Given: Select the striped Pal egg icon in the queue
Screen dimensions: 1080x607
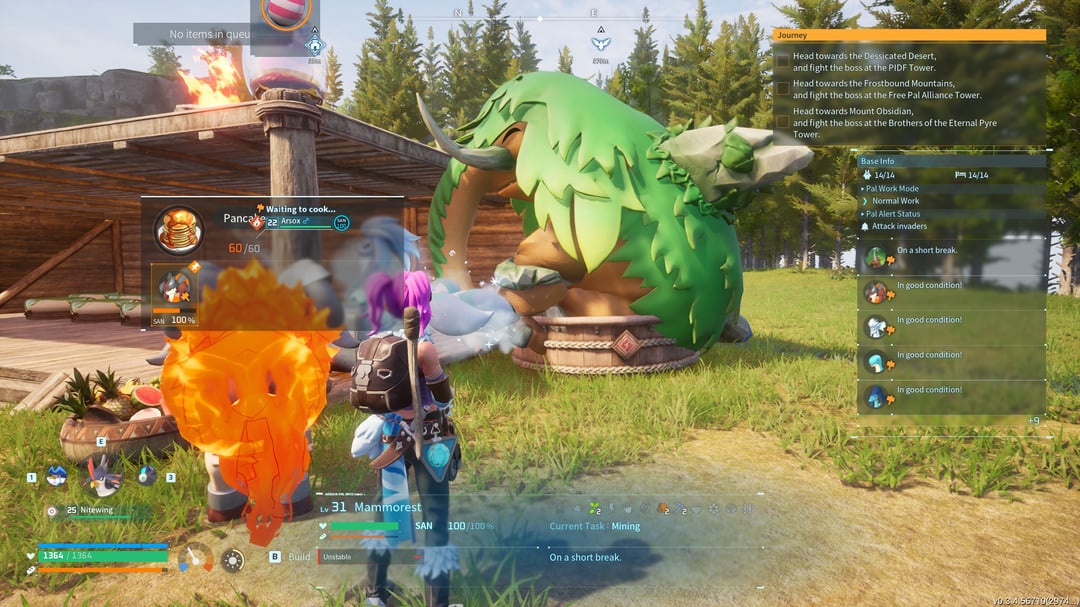Looking at the screenshot, I should tap(286, 12).
